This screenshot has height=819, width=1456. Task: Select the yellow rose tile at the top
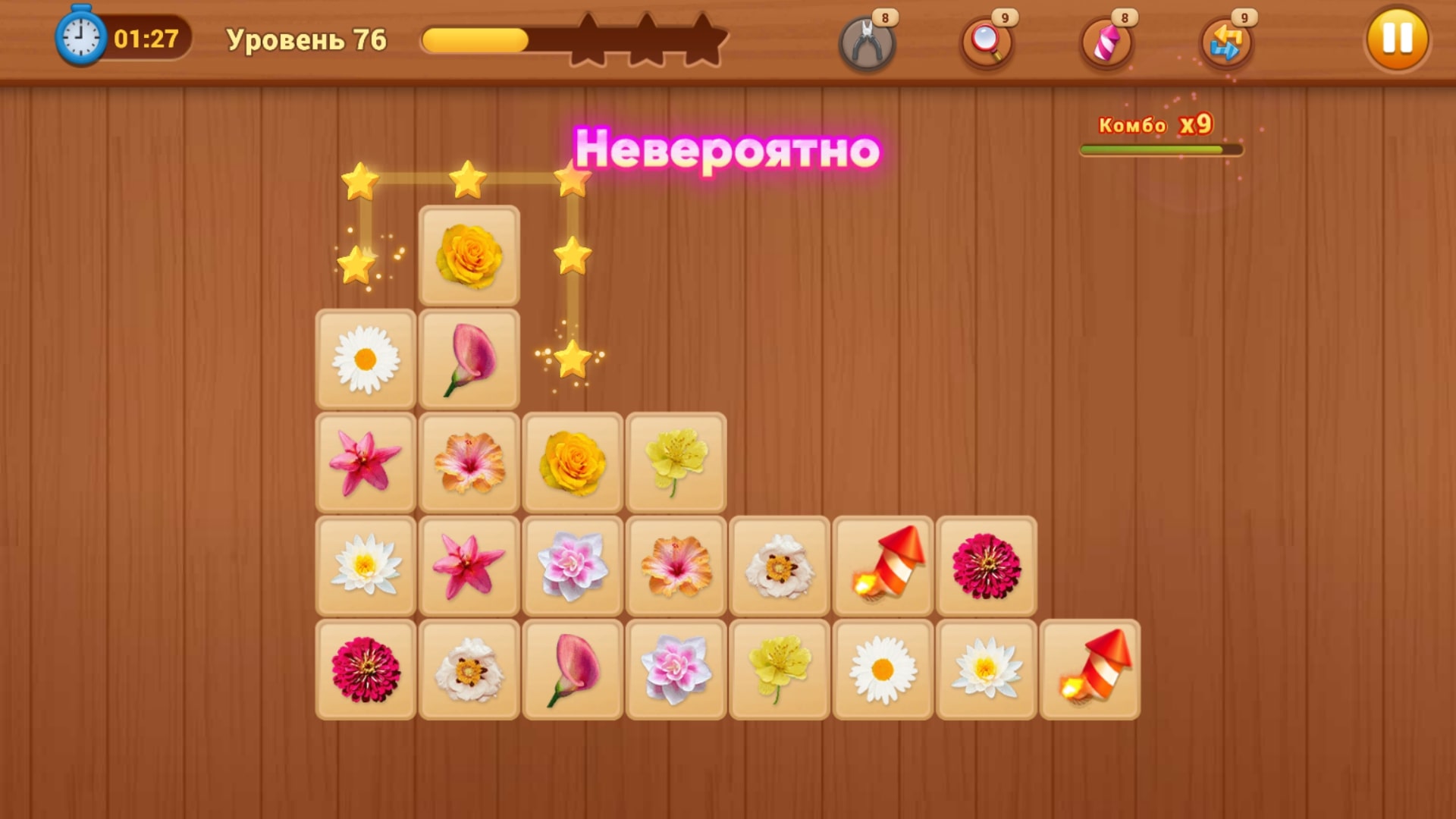point(469,256)
